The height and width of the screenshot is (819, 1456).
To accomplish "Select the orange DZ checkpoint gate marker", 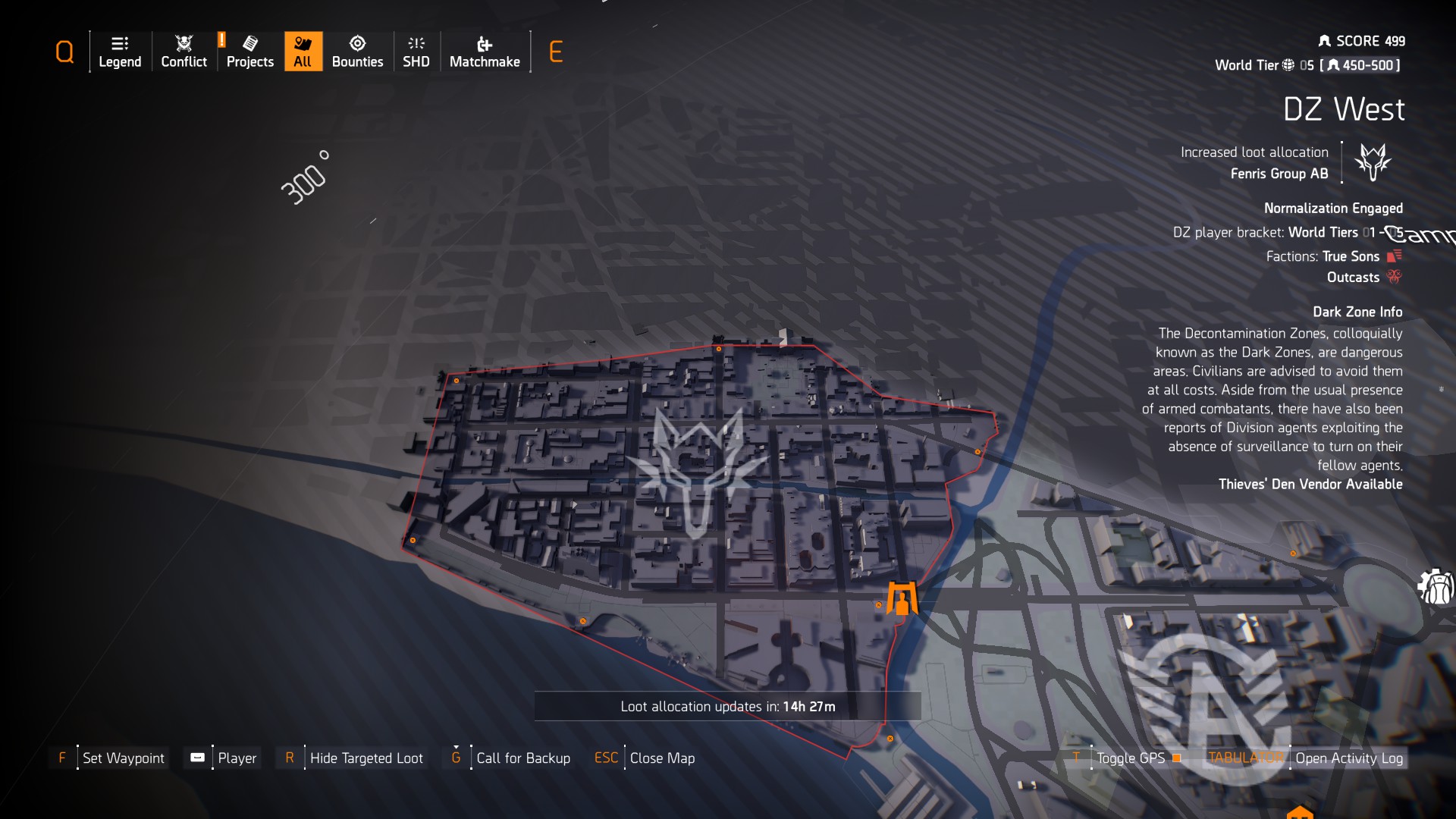I will 902,596.
